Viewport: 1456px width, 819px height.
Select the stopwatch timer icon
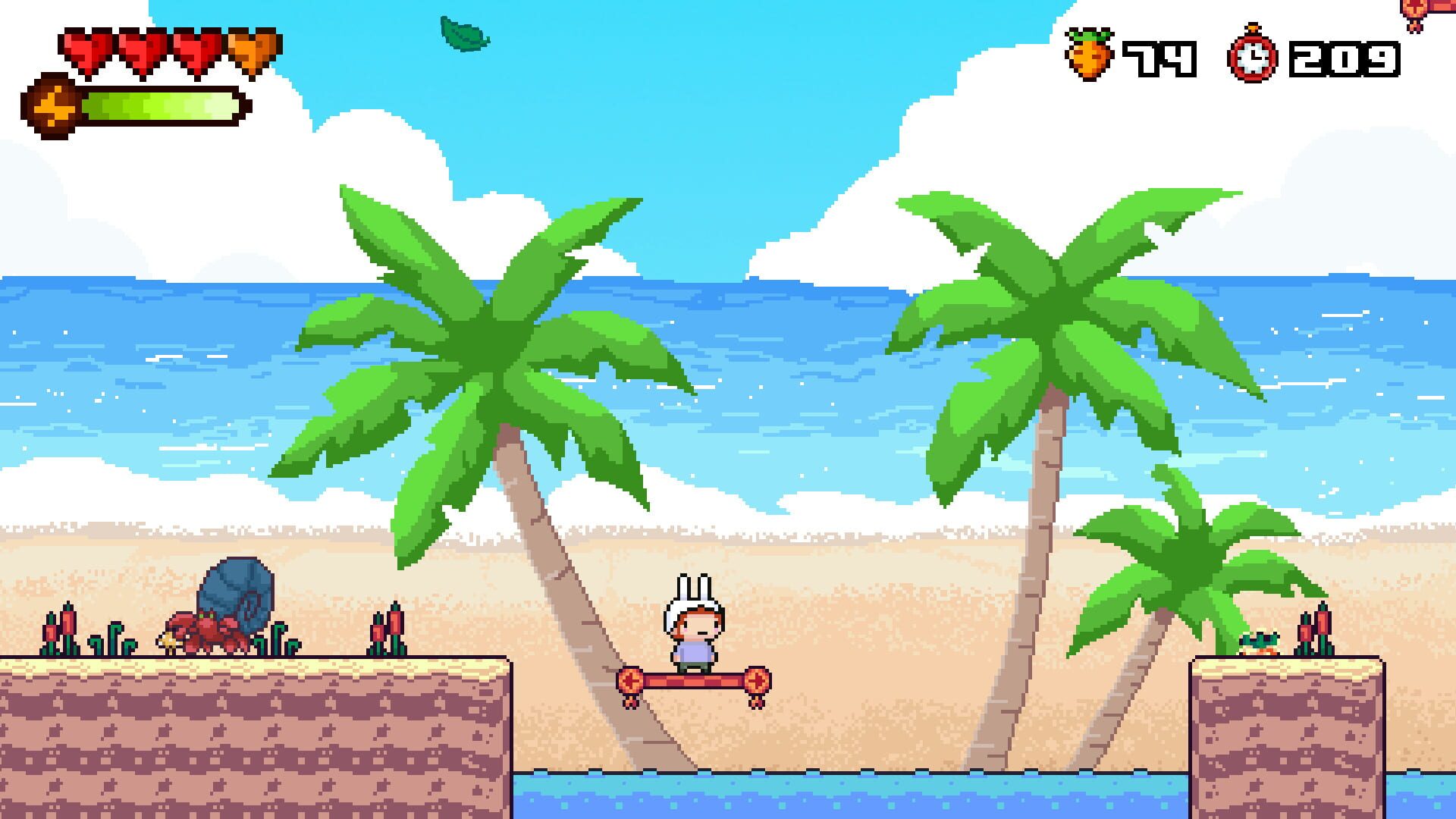[1255, 52]
